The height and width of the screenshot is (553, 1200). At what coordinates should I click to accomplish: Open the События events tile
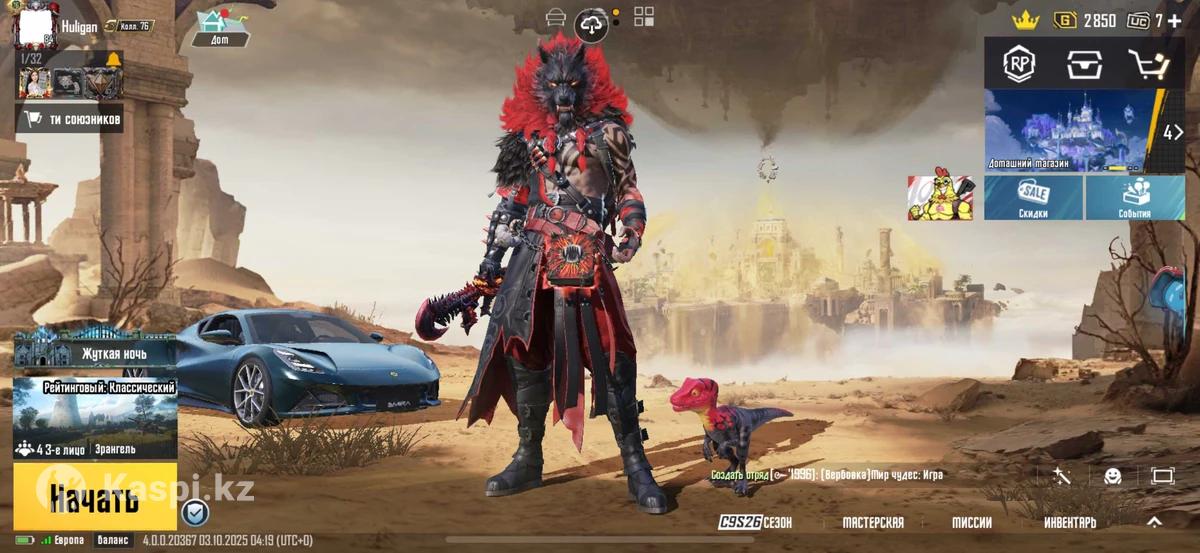1135,198
